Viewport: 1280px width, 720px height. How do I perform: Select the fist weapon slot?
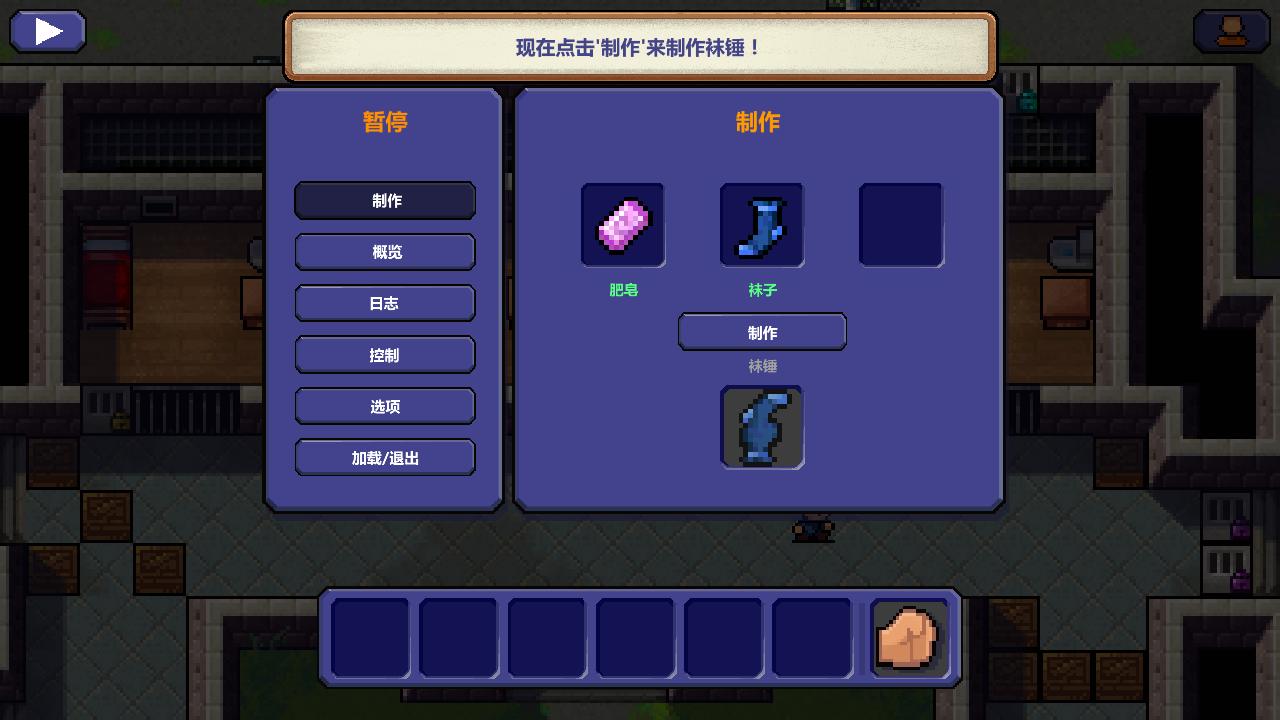[x=908, y=637]
